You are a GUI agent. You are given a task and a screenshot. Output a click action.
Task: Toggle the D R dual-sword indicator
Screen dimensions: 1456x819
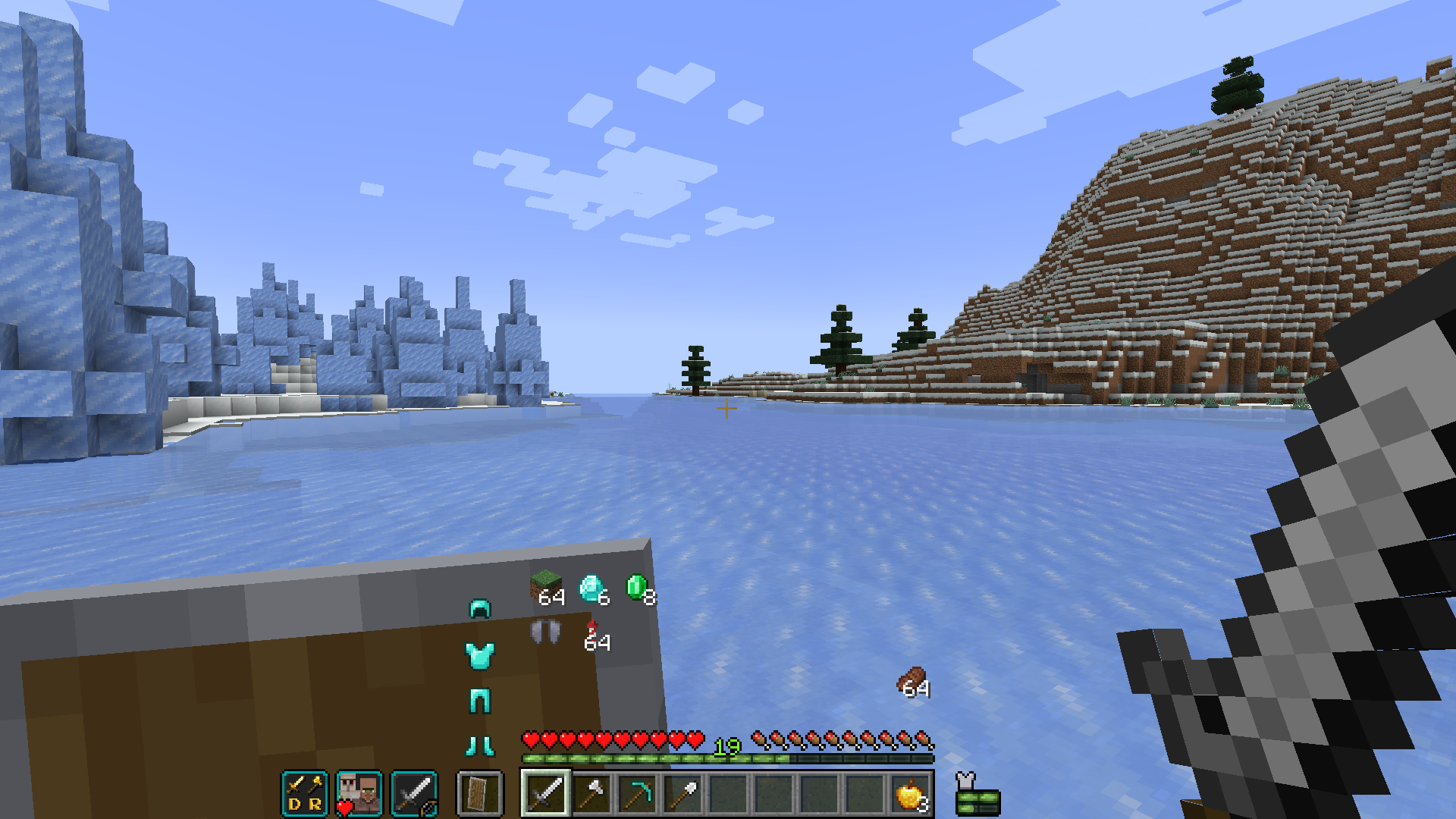coord(303,792)
